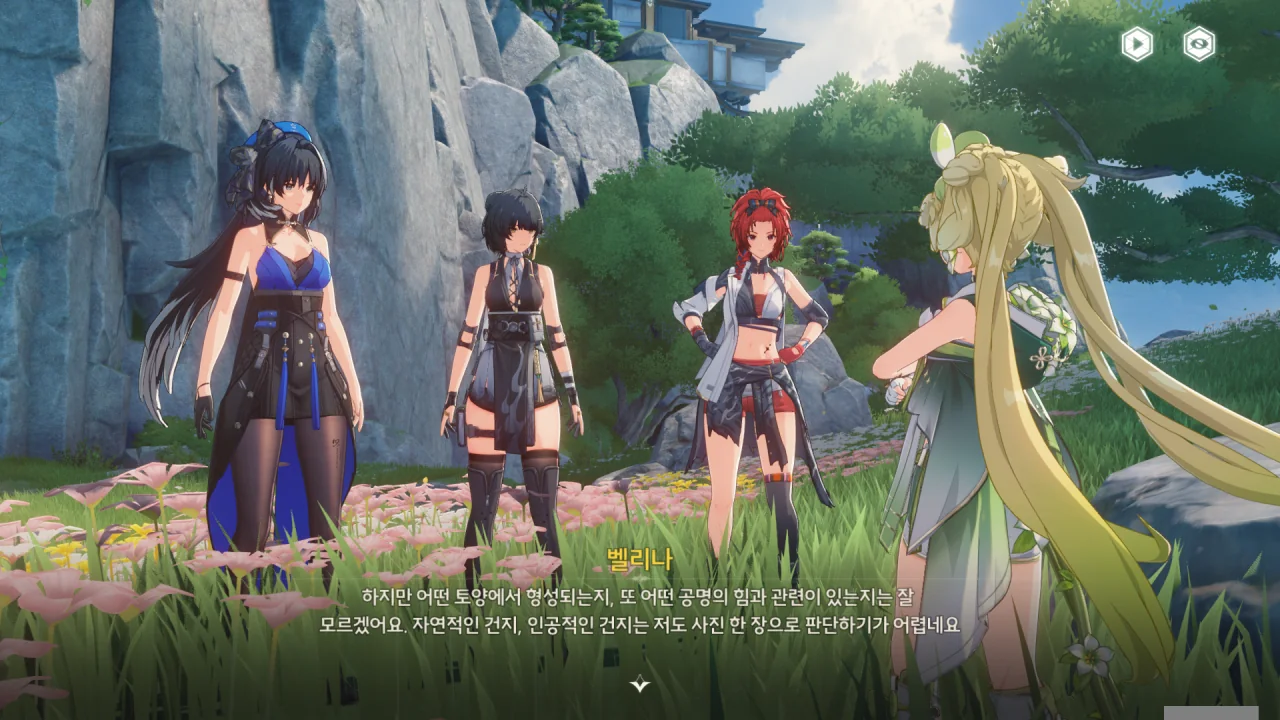Image resolution: width=1280 pixels, height=720 pixels.
Task: Hide the dialogue interface with the eye icon
Action: [x=1199, y=44]
